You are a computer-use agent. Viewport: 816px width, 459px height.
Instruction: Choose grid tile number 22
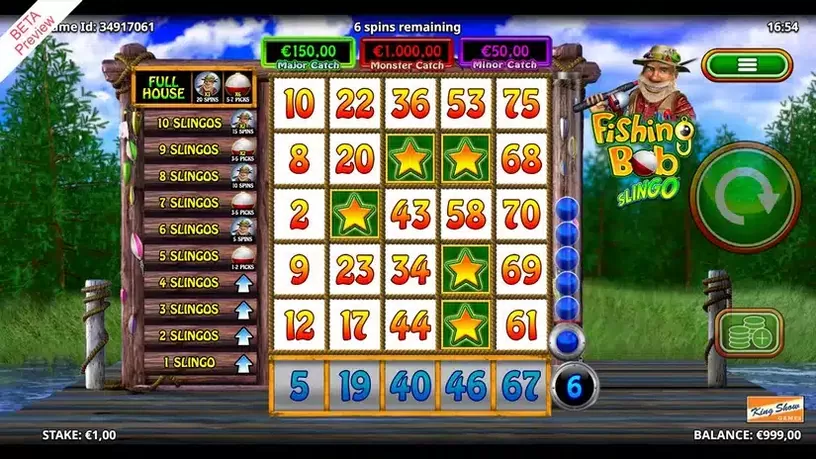pyautogui.click(x=352, y=104)
